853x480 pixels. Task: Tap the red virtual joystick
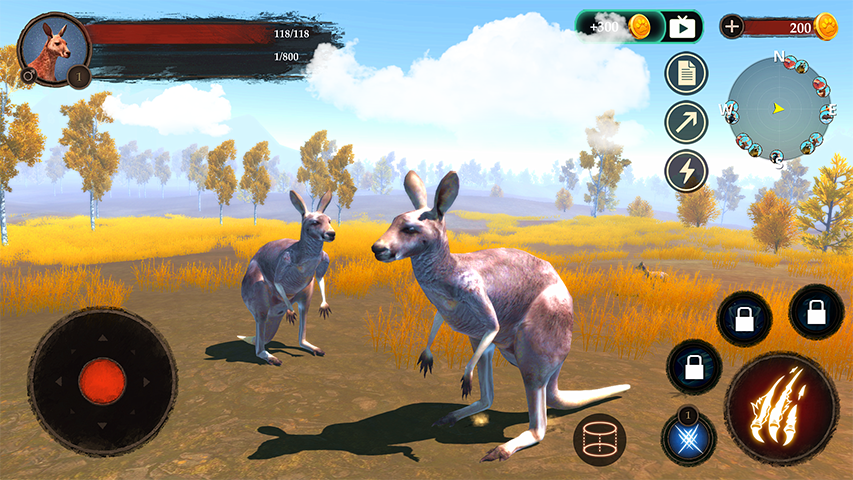tap(102, 381)
